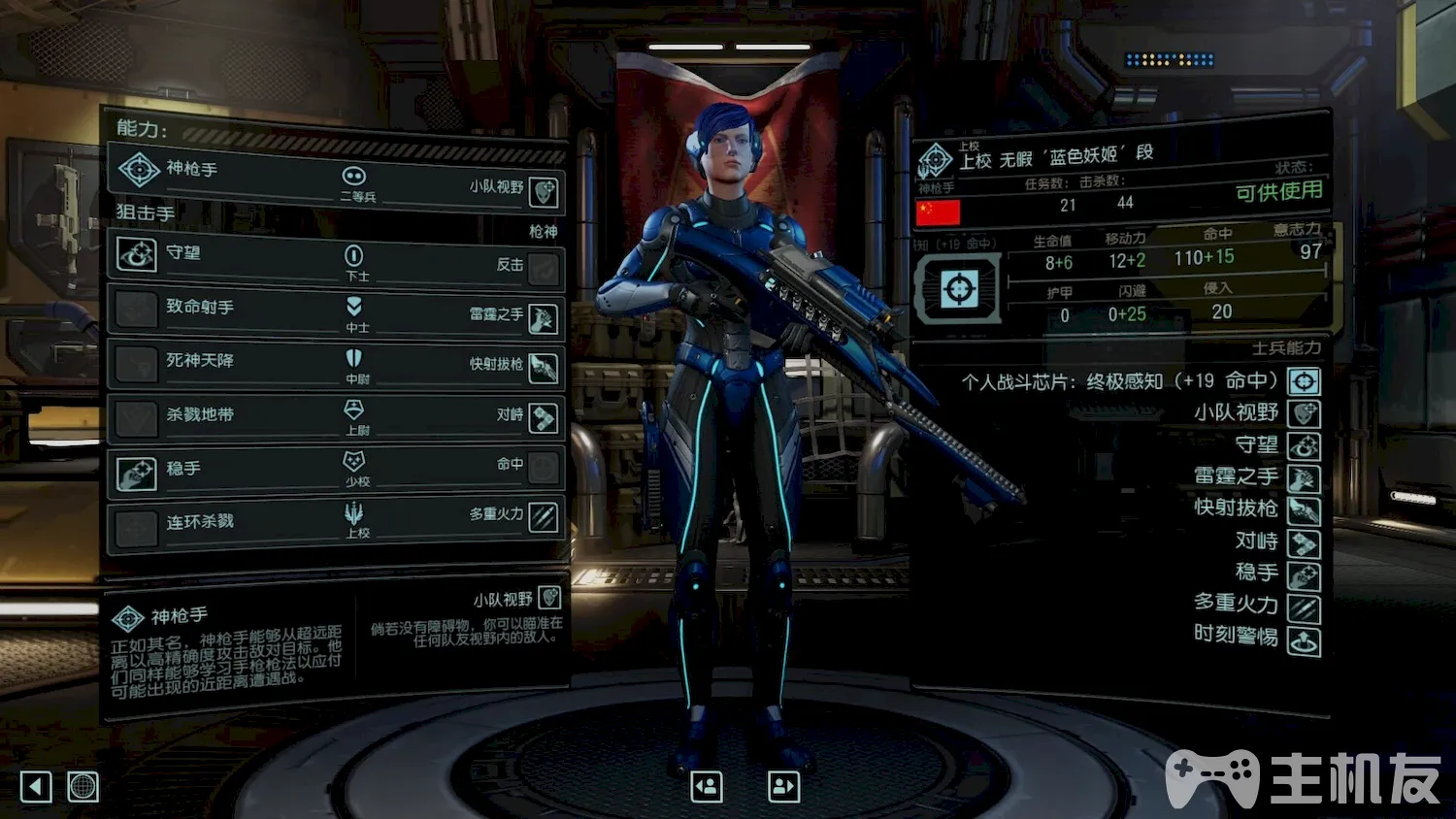Choose the 致命射手 ability slot
Screen dimensions: 1456x819
137,310
